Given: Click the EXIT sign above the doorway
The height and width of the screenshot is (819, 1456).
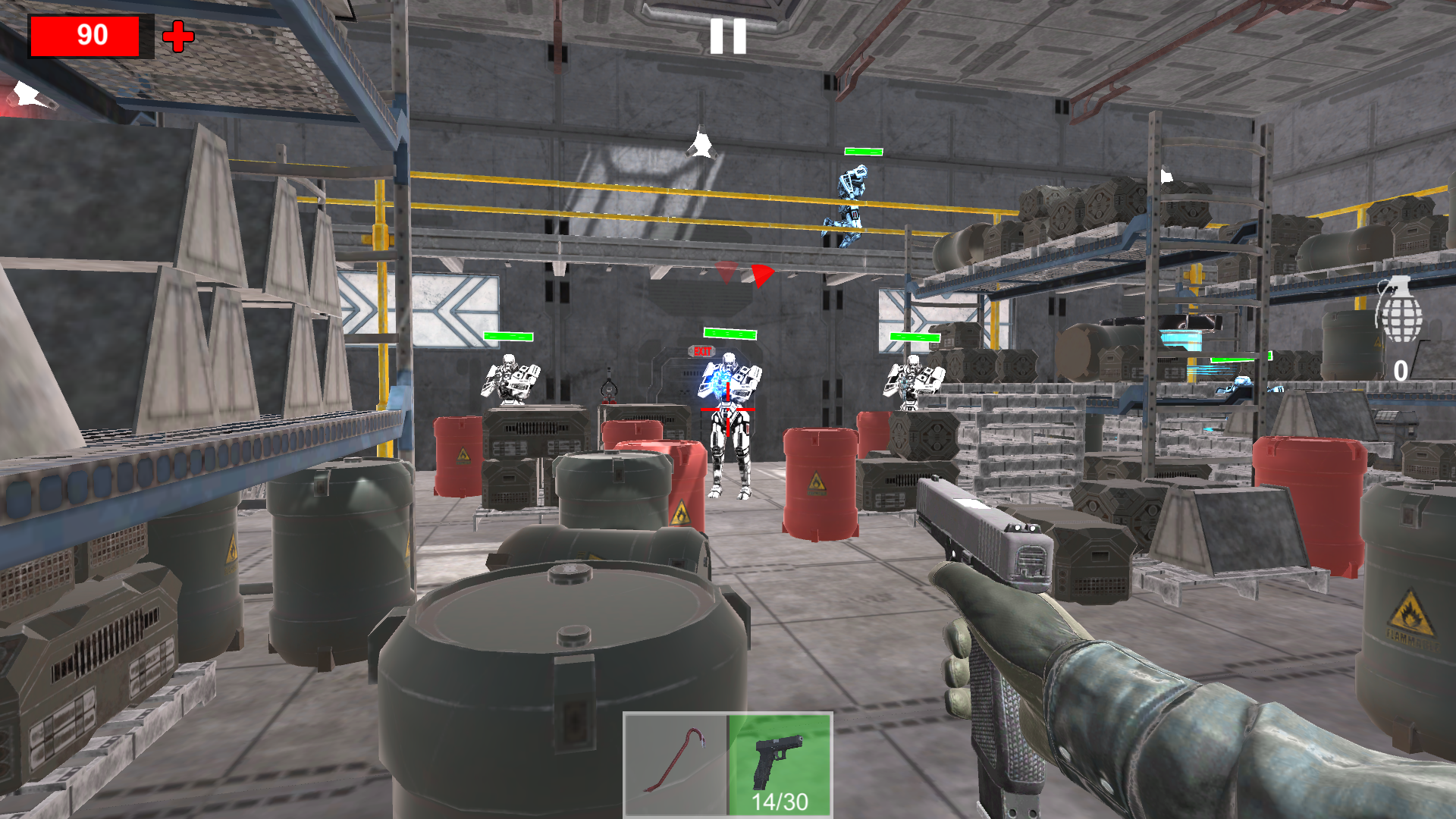Looking at the screenshot, I should [x=702, y=350].
